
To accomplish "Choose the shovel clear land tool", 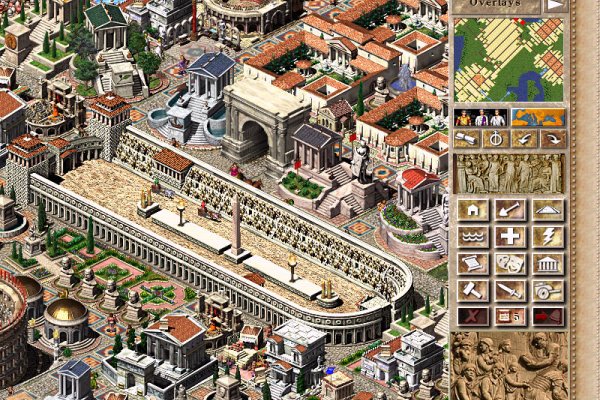I will pos(510,210).
